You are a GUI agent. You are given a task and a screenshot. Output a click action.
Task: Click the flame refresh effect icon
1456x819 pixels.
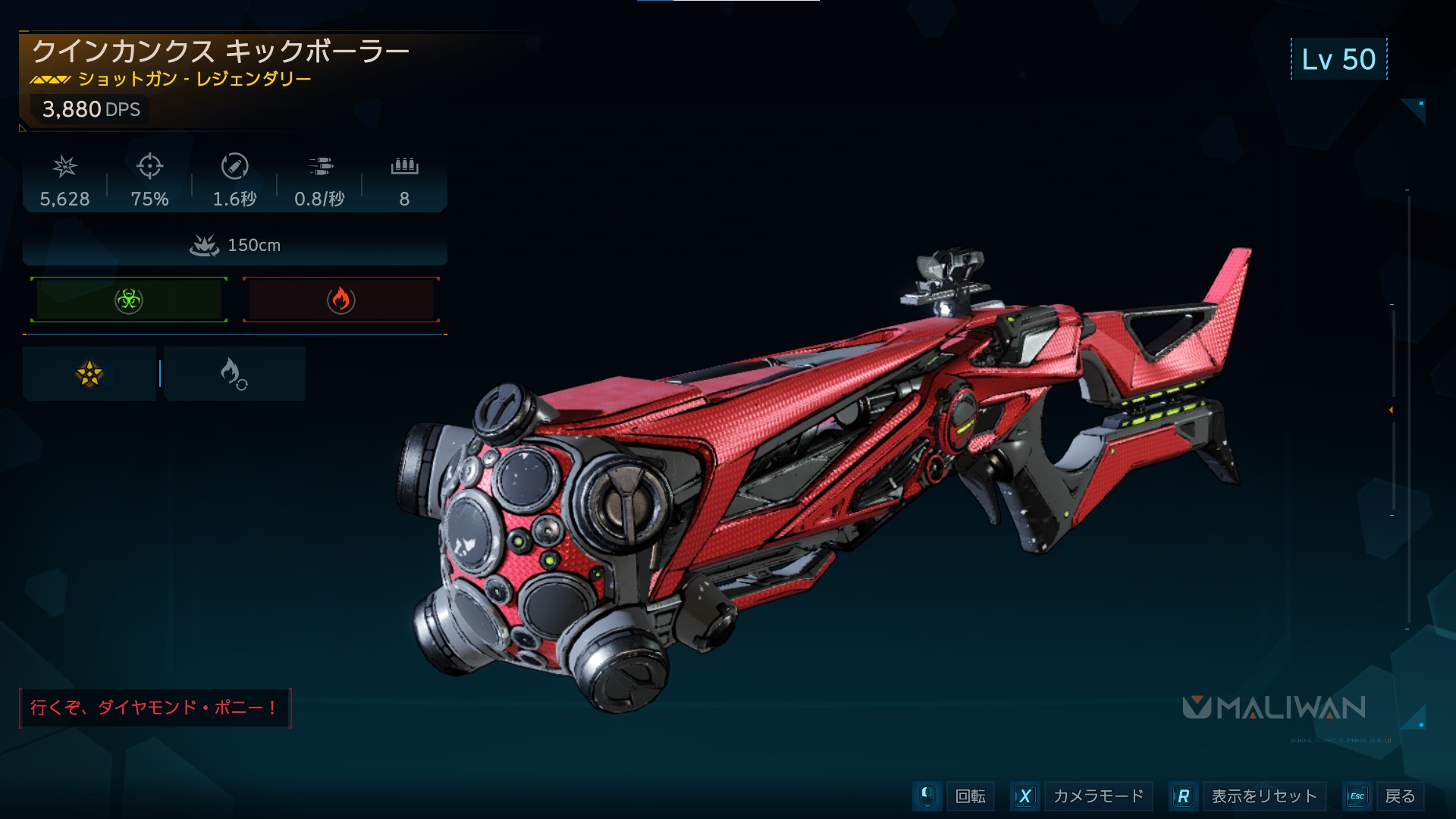234,373
